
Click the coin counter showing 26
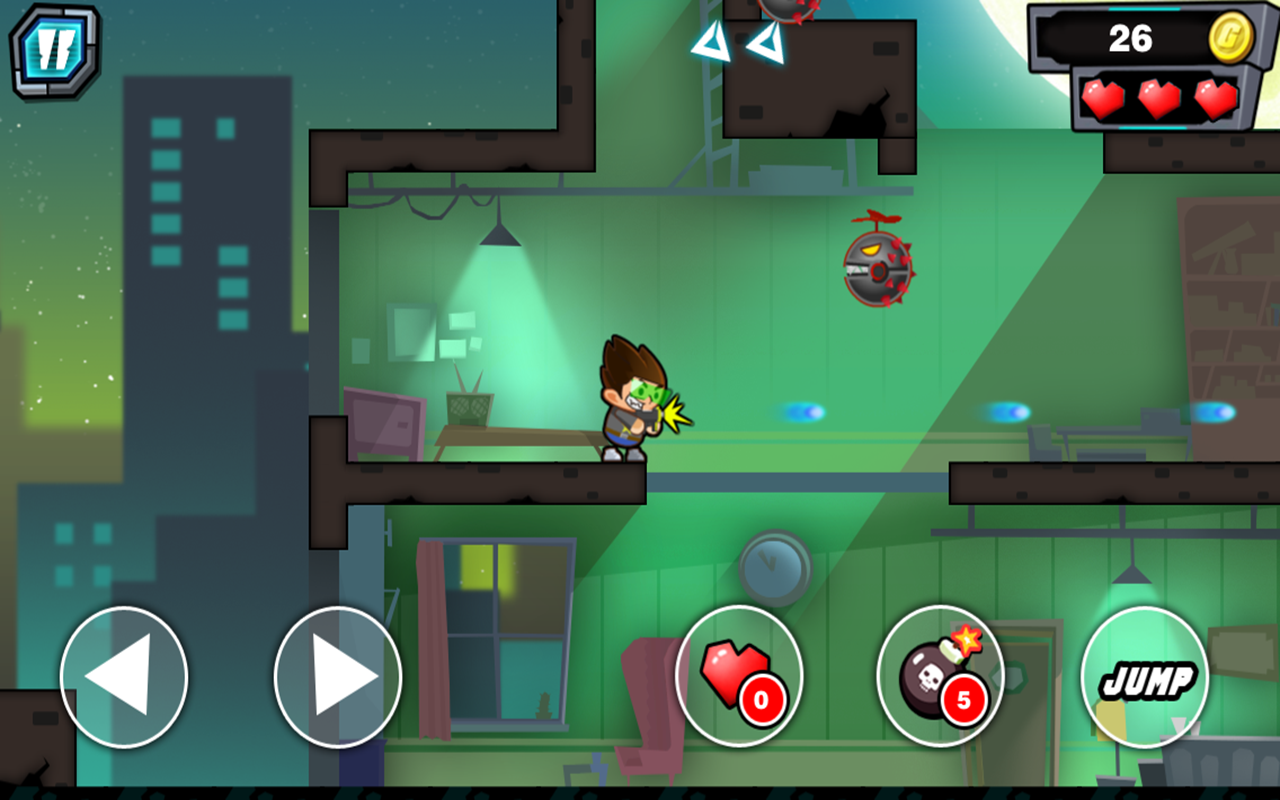click(x=1130, y=38)
